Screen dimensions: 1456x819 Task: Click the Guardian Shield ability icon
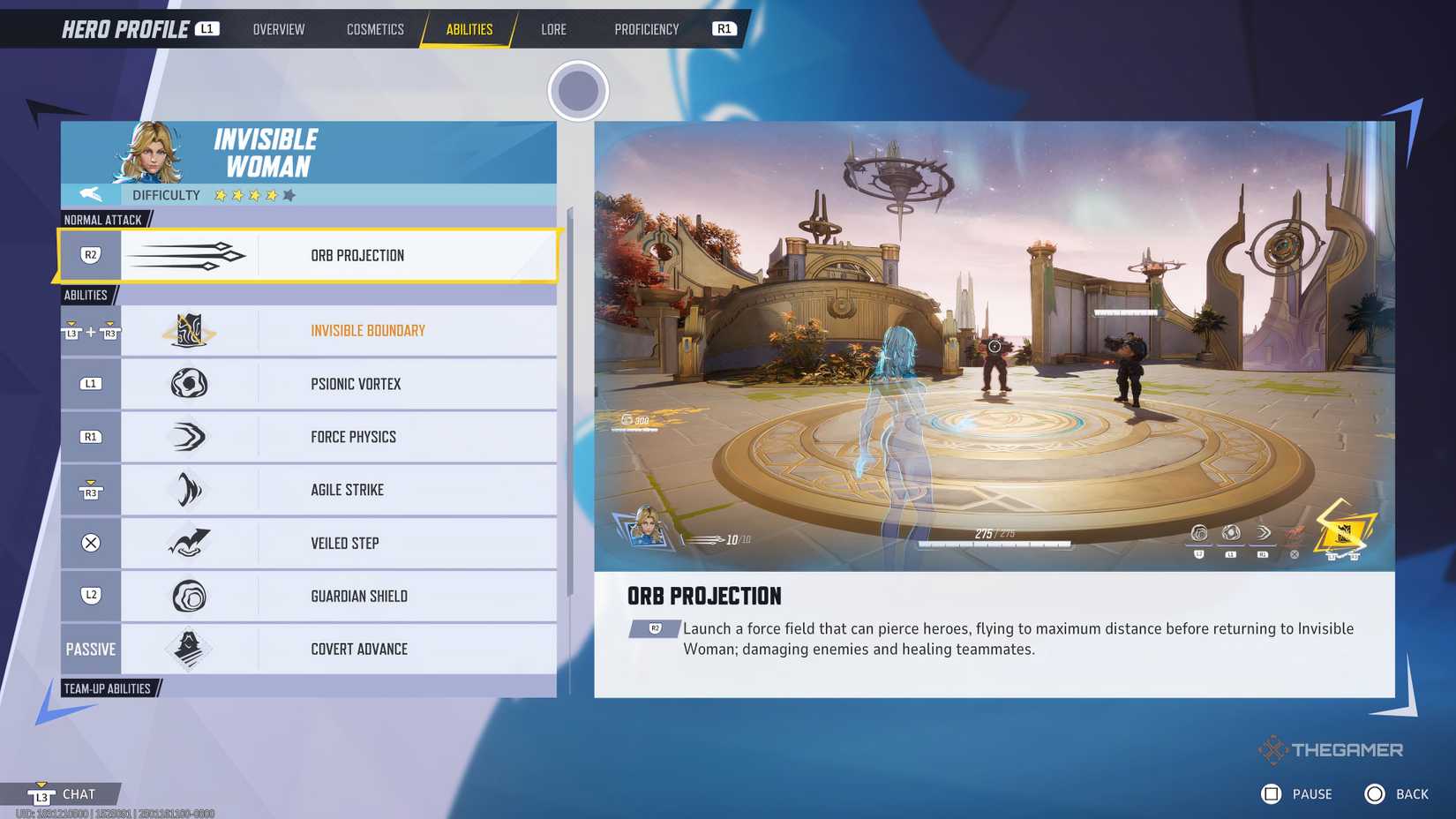191,596
